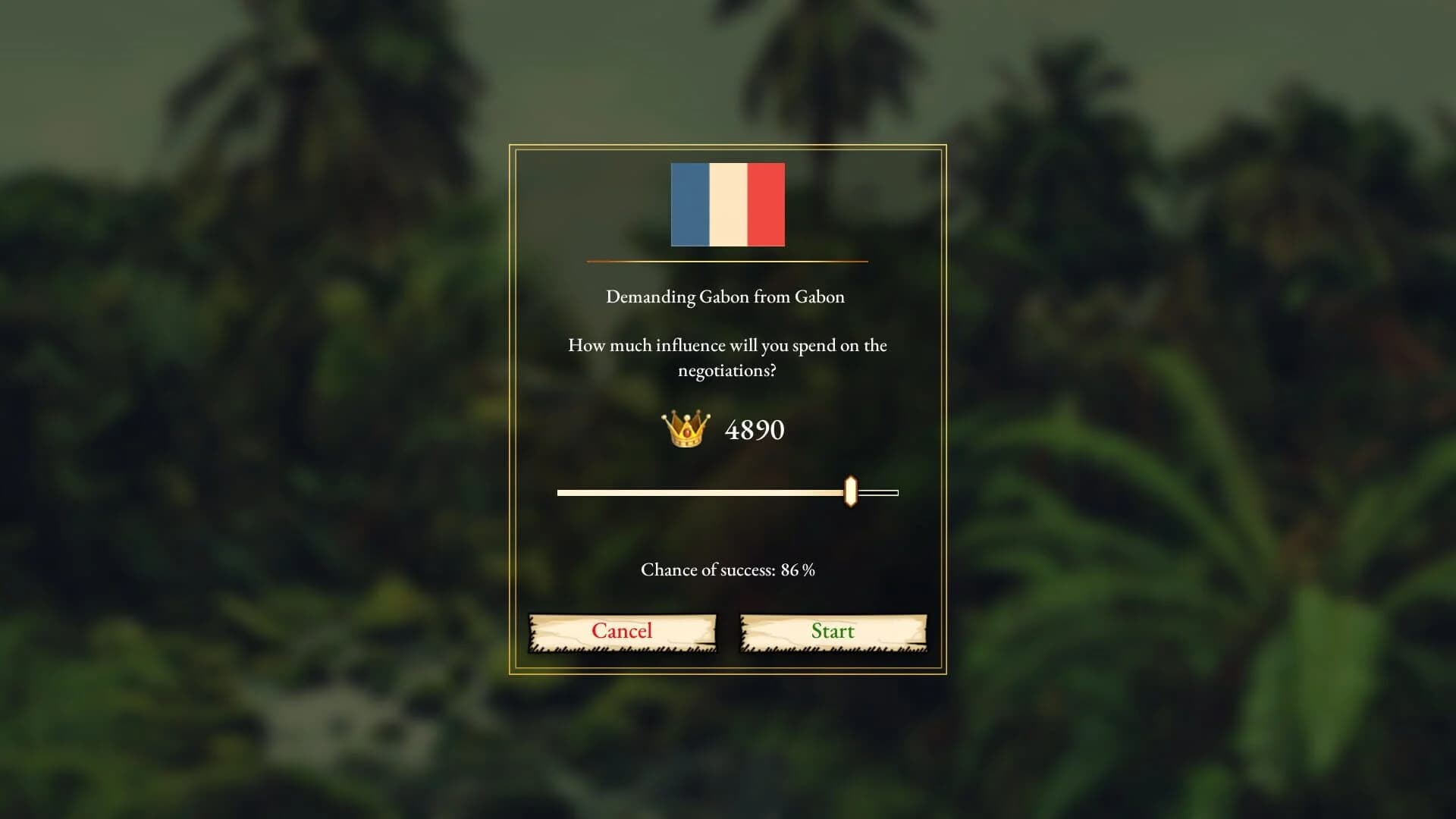This screenshot has width=1456, height=819.
Task: Set influence using the slider handle
Action: tap(852, 492)
